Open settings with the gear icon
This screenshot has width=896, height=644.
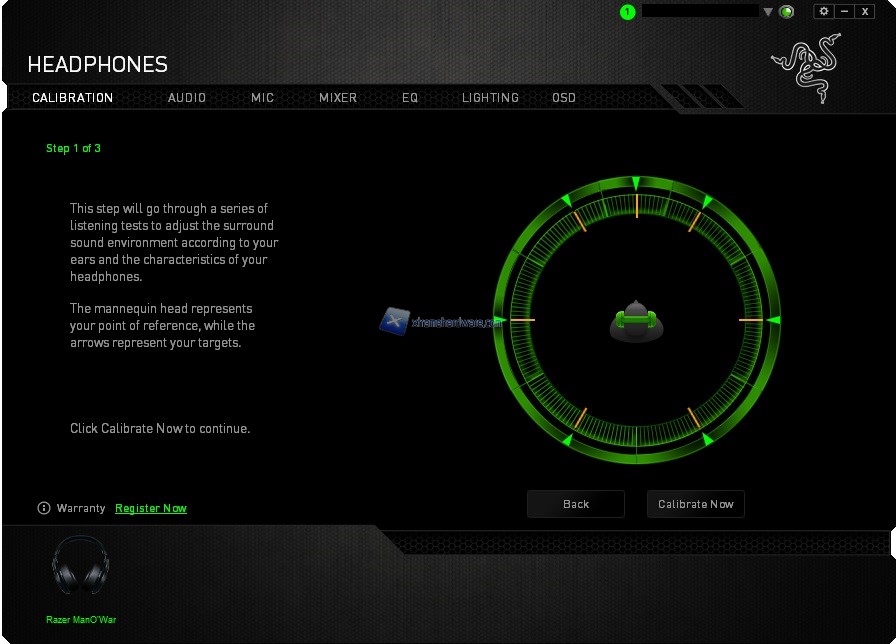(824, 11)
